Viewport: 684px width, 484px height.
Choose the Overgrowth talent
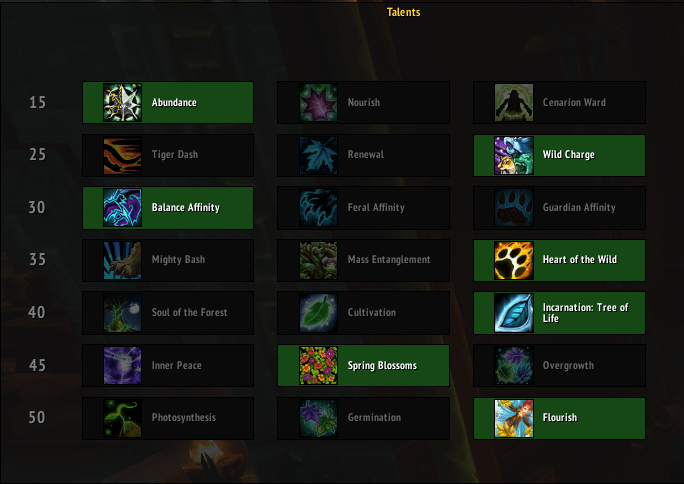pos(559,365)
